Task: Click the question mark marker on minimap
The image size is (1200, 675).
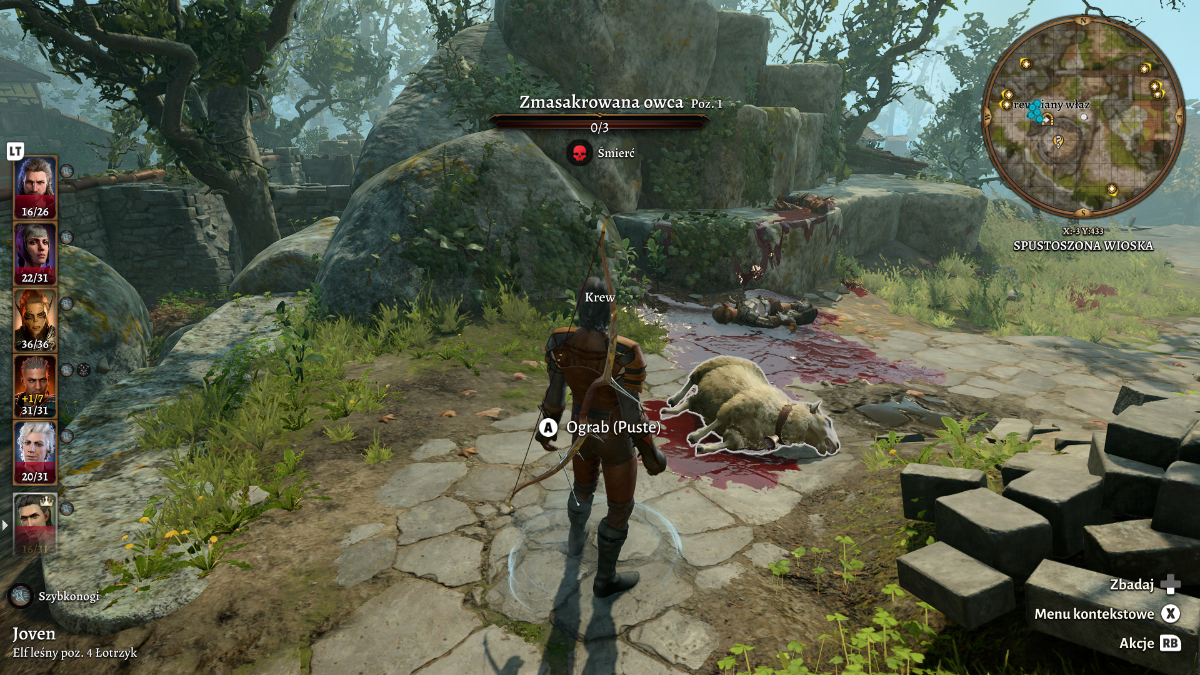Action: pos(1058,141)
